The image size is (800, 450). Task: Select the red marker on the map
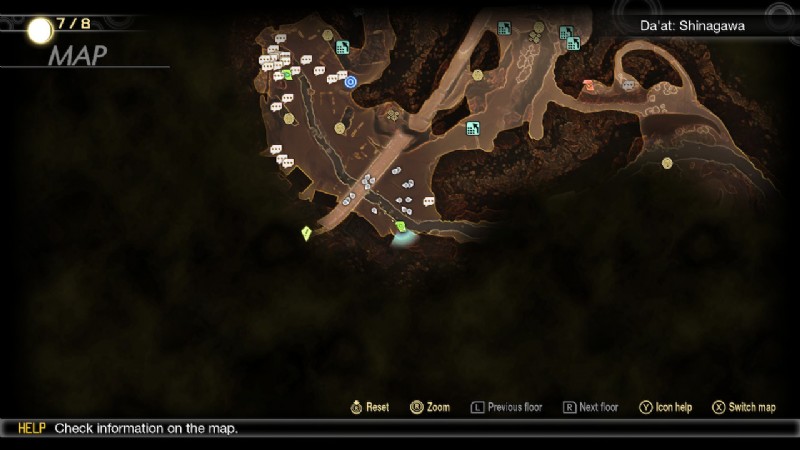click(x=589, y=86)
